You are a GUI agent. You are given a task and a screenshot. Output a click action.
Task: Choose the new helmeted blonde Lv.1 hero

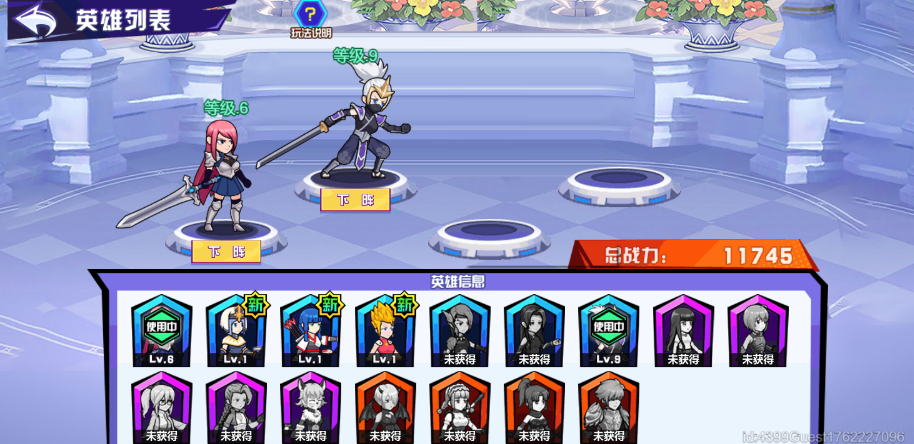pyautogui.click(x=236, y=331)
